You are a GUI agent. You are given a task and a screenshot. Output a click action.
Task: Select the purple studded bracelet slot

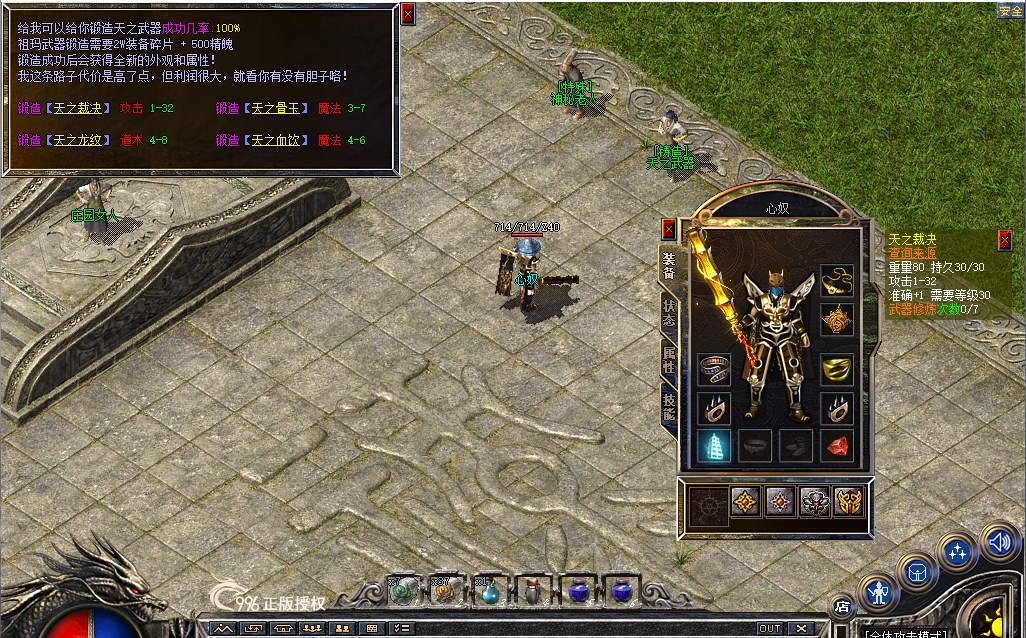[713, 368]
